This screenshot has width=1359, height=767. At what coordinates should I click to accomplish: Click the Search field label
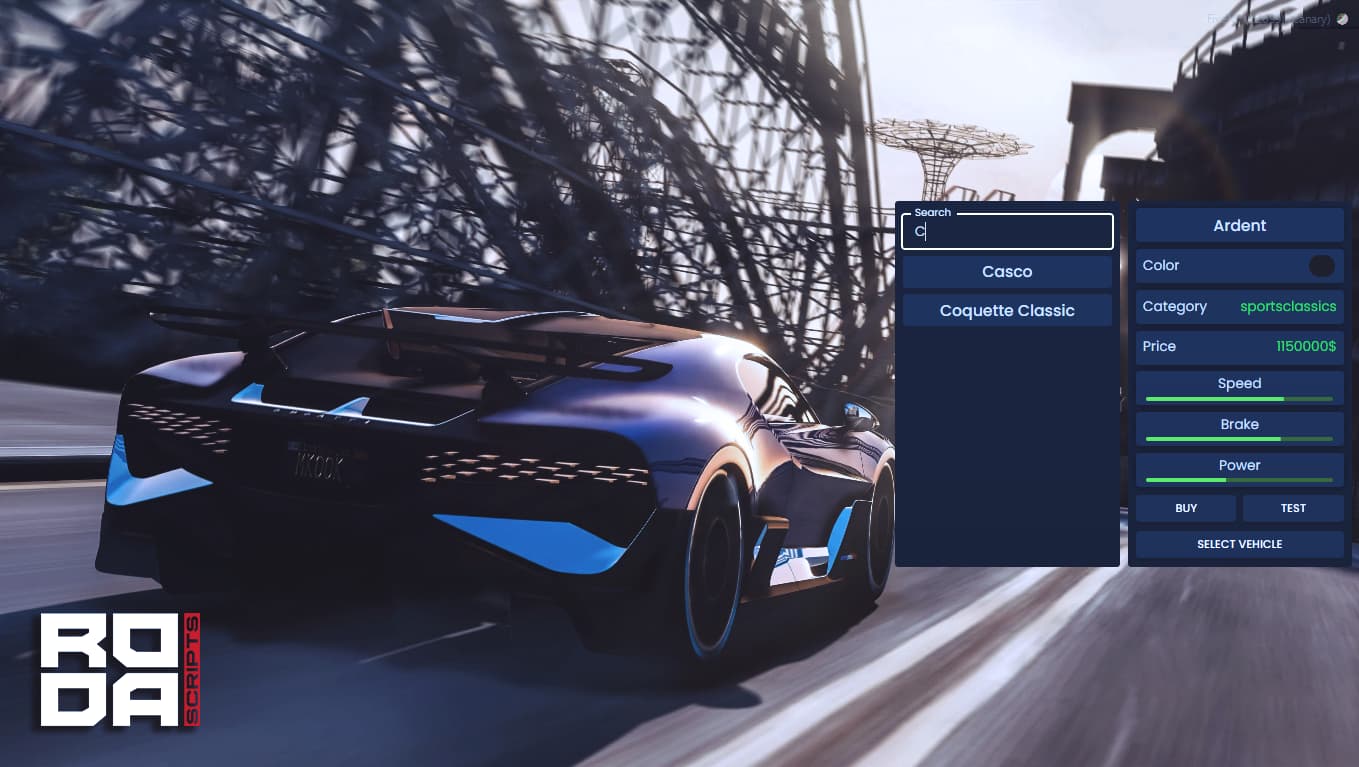[932, 212]
